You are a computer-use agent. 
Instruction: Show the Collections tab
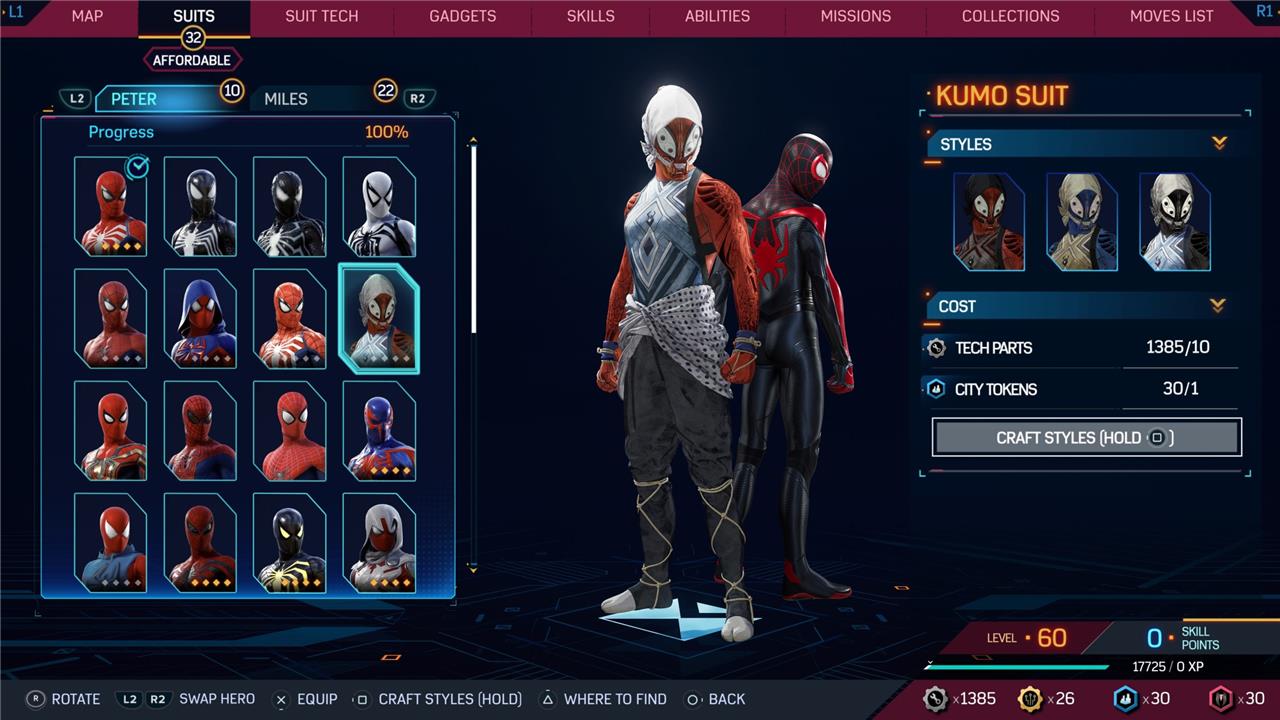1010,16
